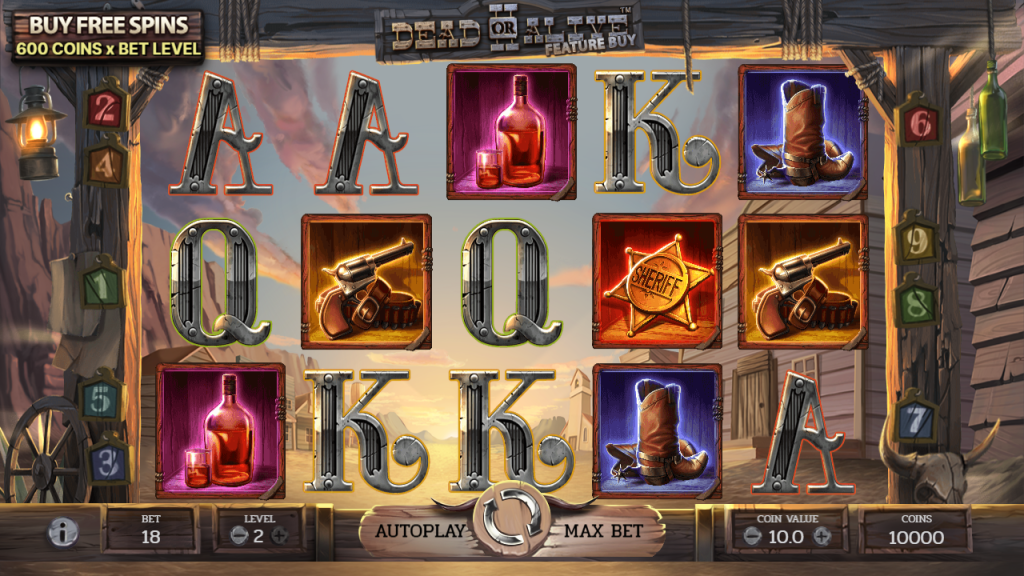Viewport: 1024px width, 576px height.
Task: Raise the coin value
Action: 822,536
